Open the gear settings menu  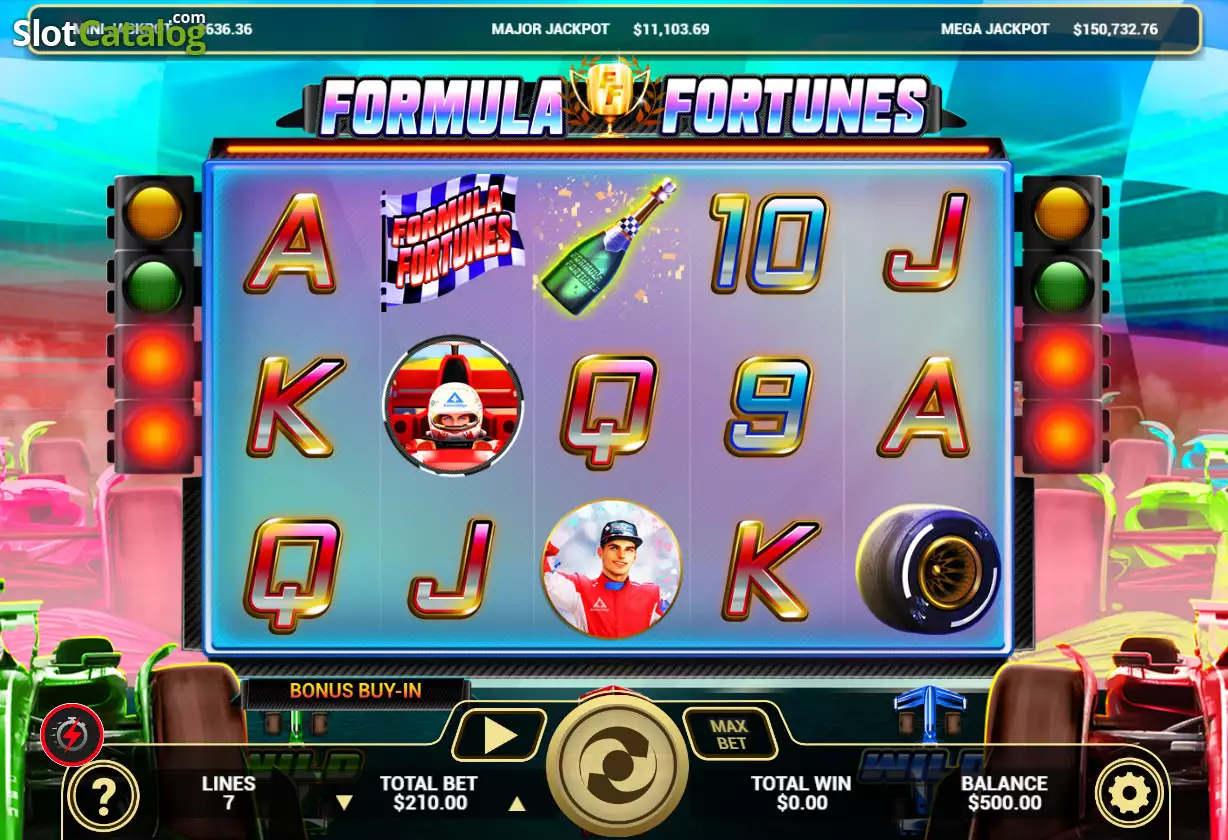coord(1130,794)
